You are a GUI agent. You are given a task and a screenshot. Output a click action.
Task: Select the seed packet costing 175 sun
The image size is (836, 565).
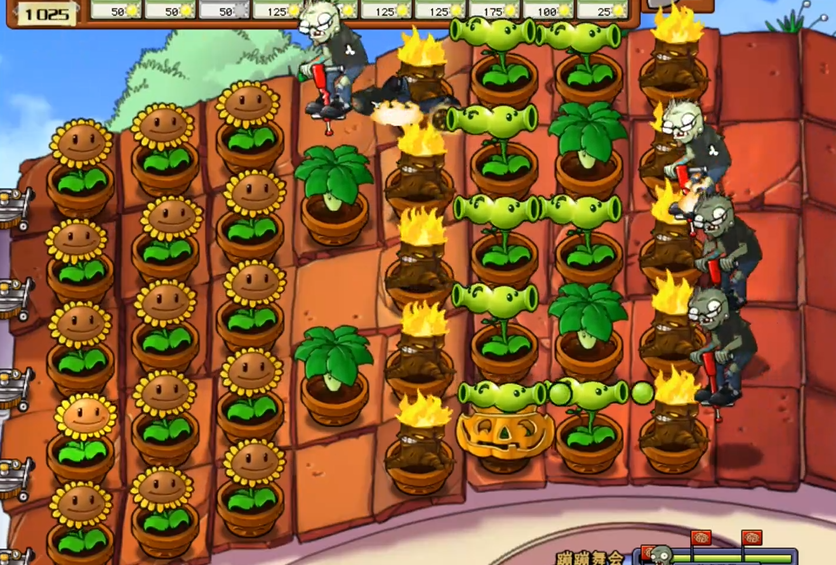(496, 10)
